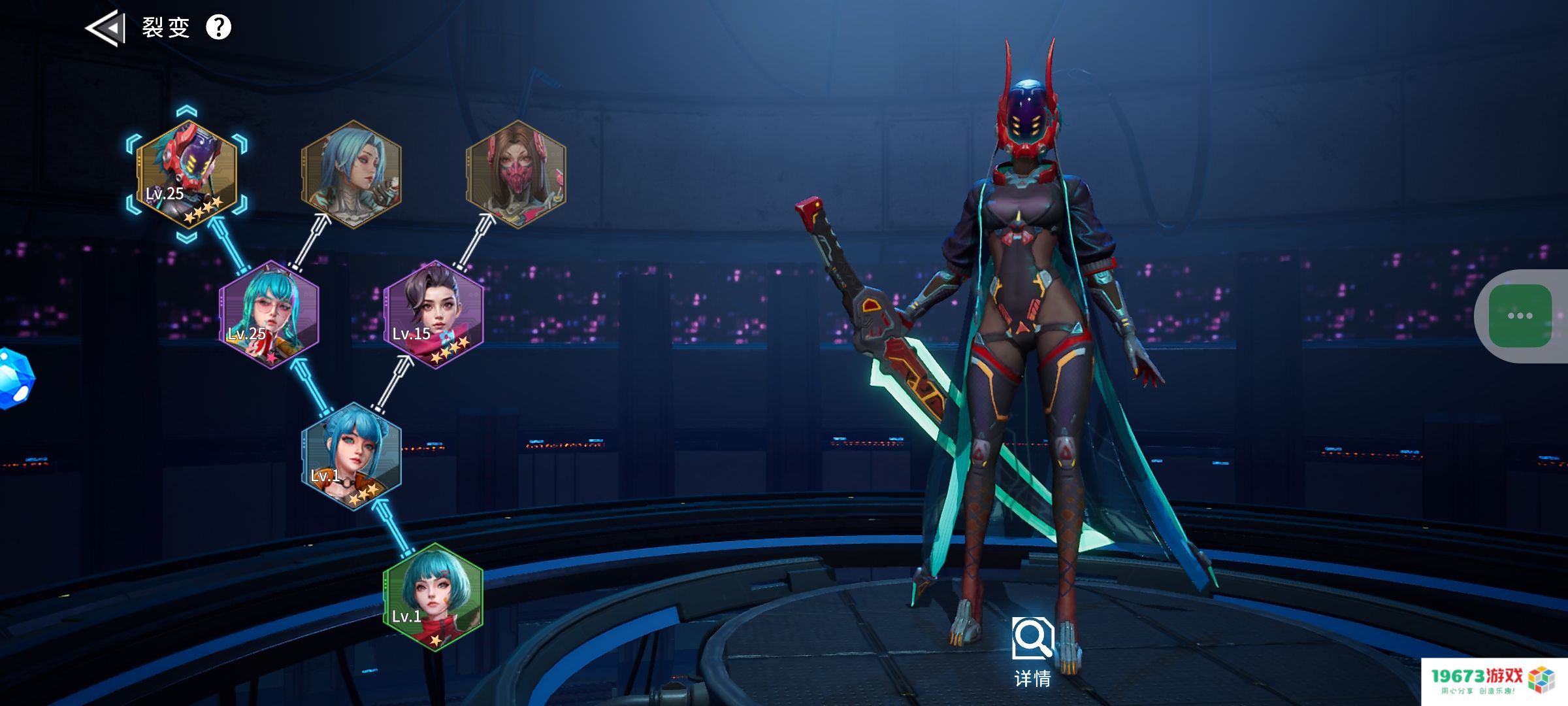Tap the blue gem icon

click(14, 379)
